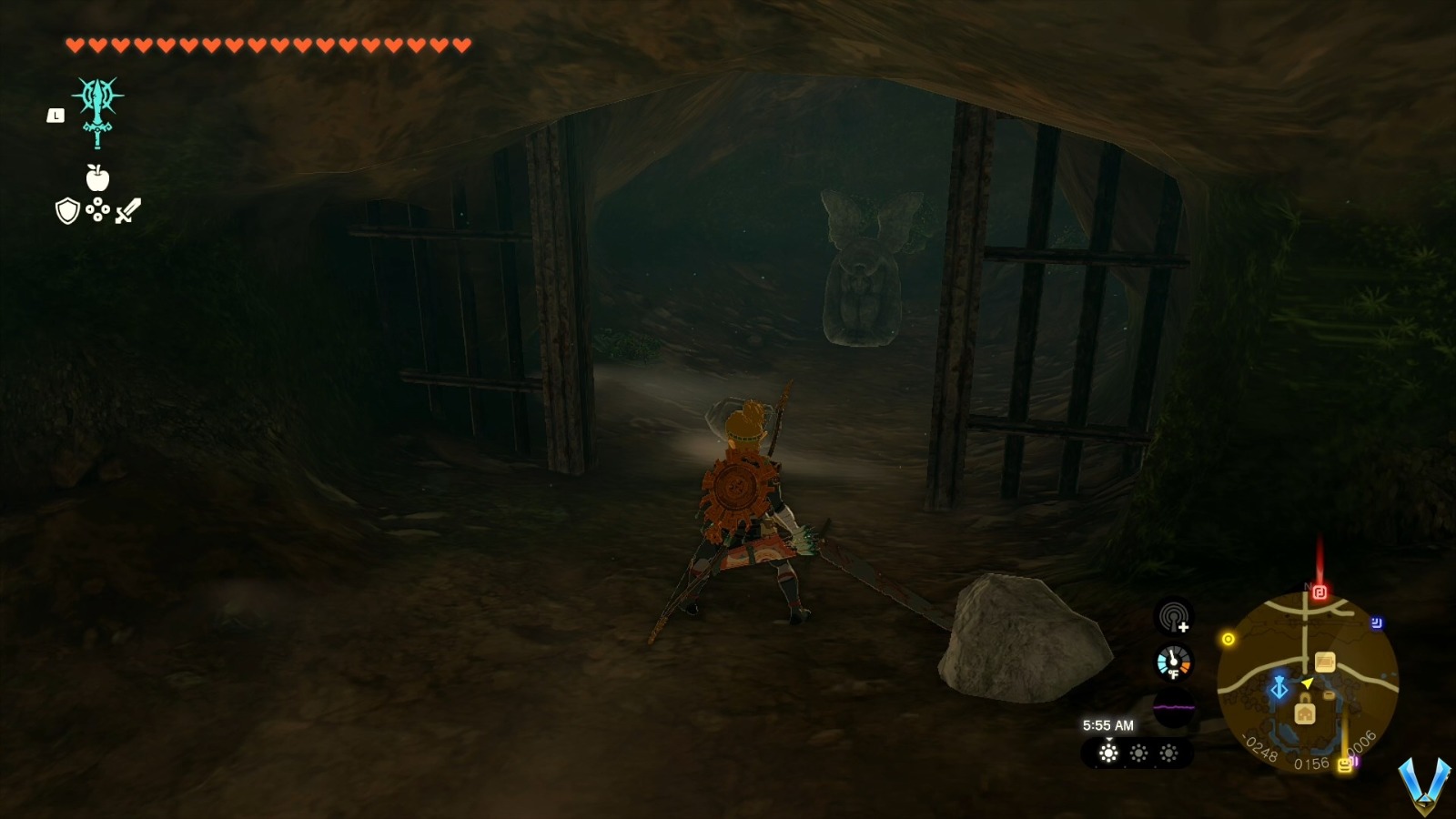
Task: Click the apple food indicator icon
Action: [100, 178]
